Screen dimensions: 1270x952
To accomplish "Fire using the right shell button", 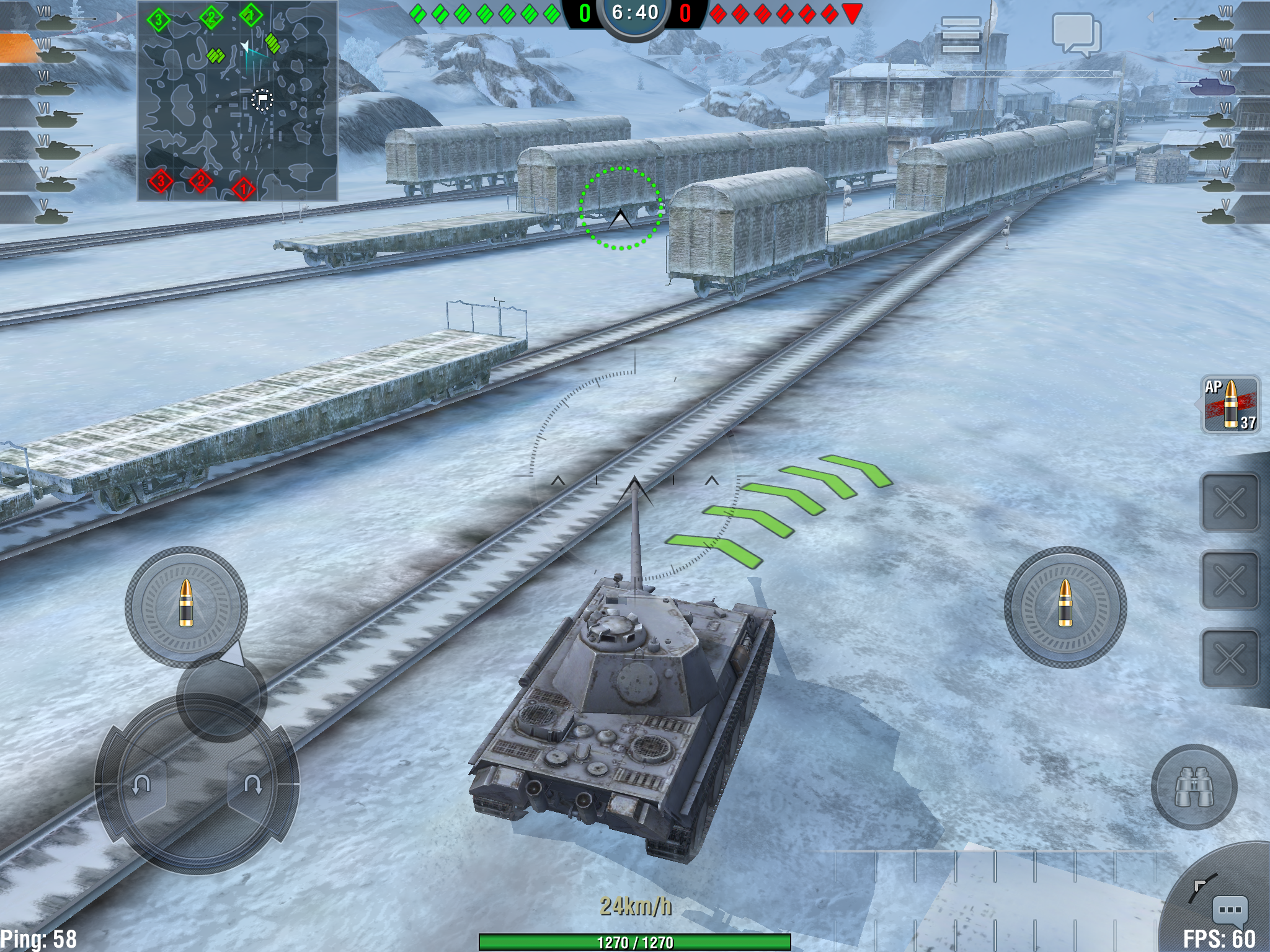I will point(1065,606).
